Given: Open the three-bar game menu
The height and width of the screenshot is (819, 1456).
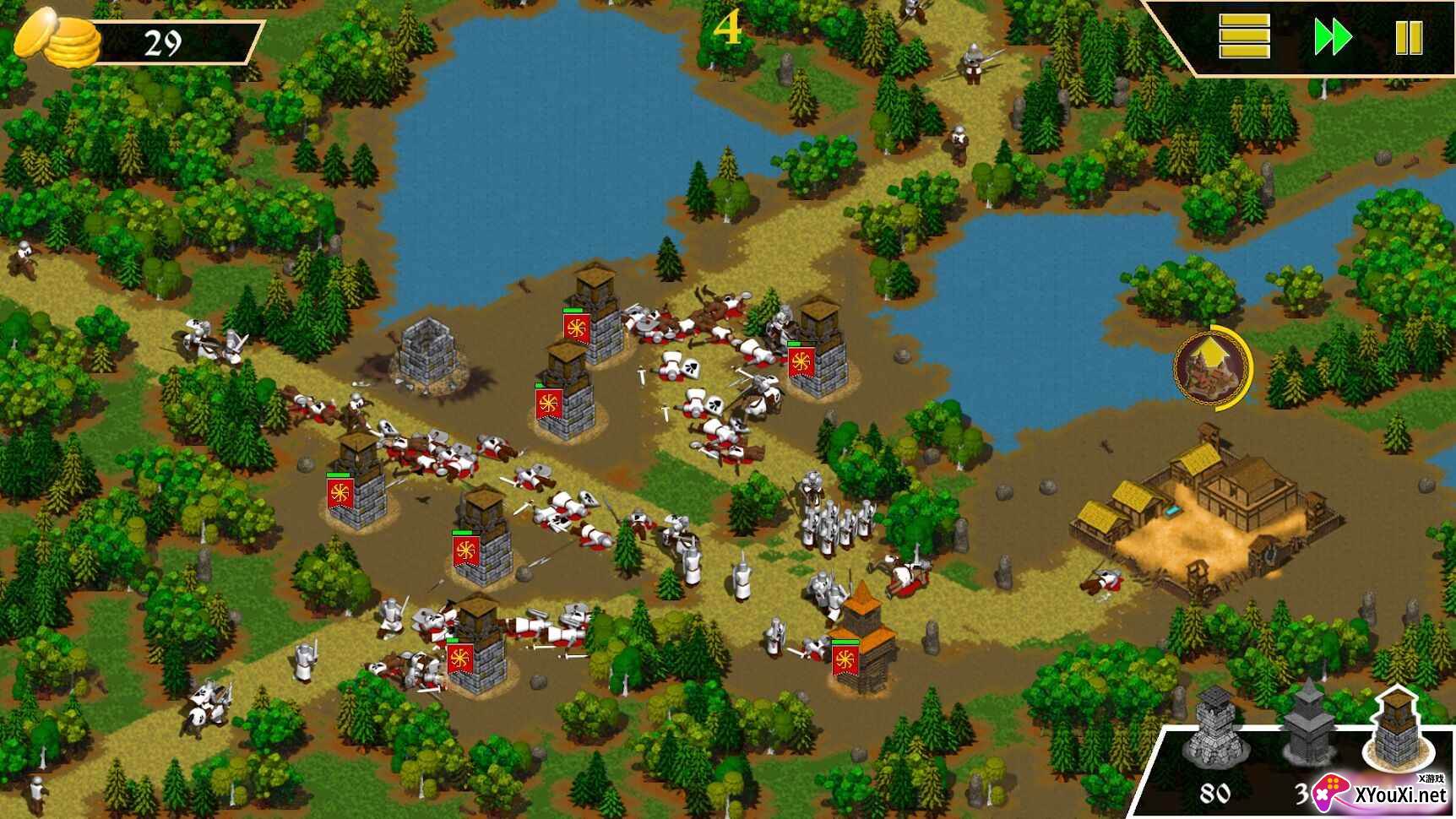Looking at the screenshot, I should (1244, 37).
